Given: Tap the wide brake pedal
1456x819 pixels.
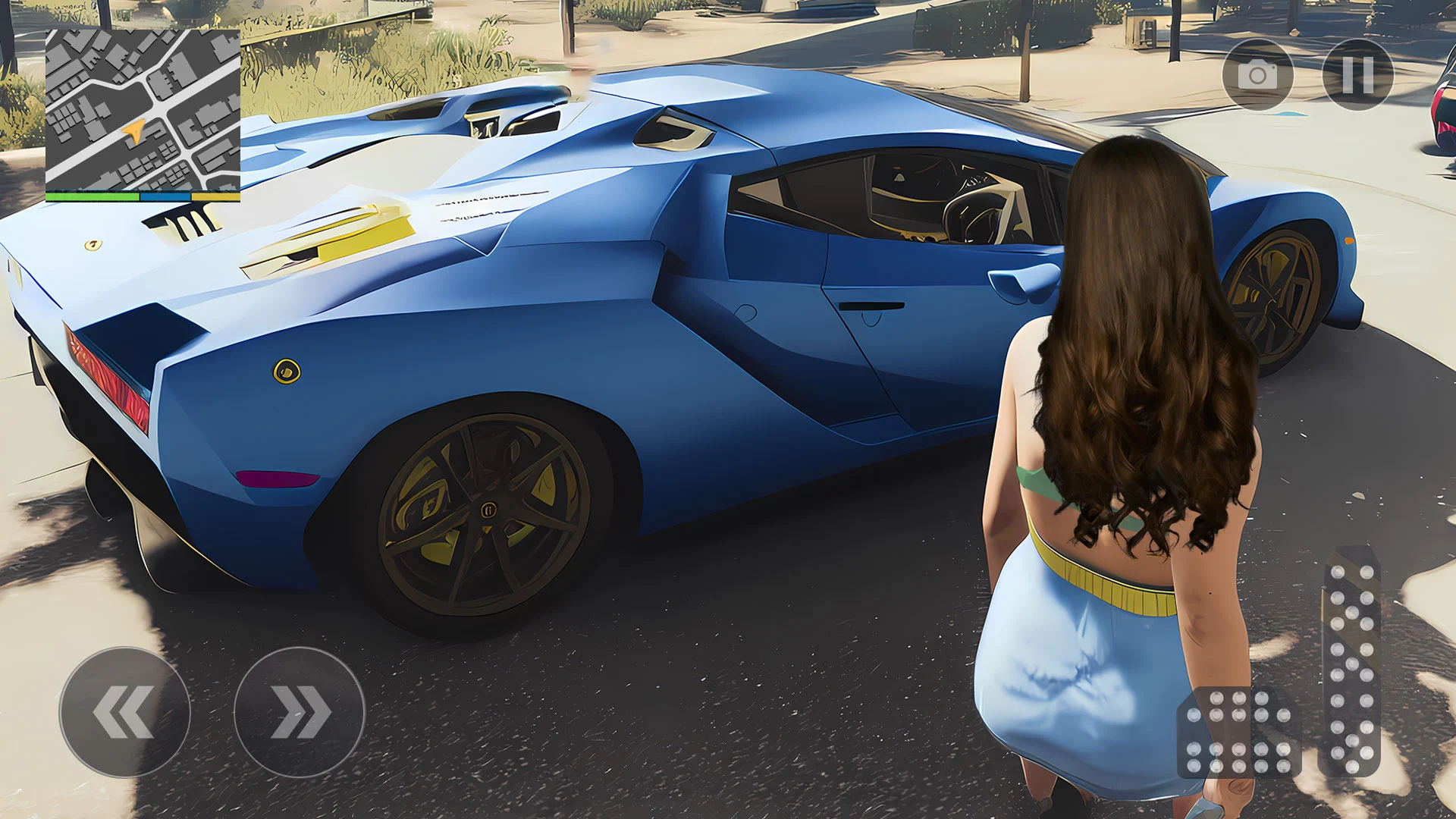Looking at the screenshot, I should [x=1238, y=733].
